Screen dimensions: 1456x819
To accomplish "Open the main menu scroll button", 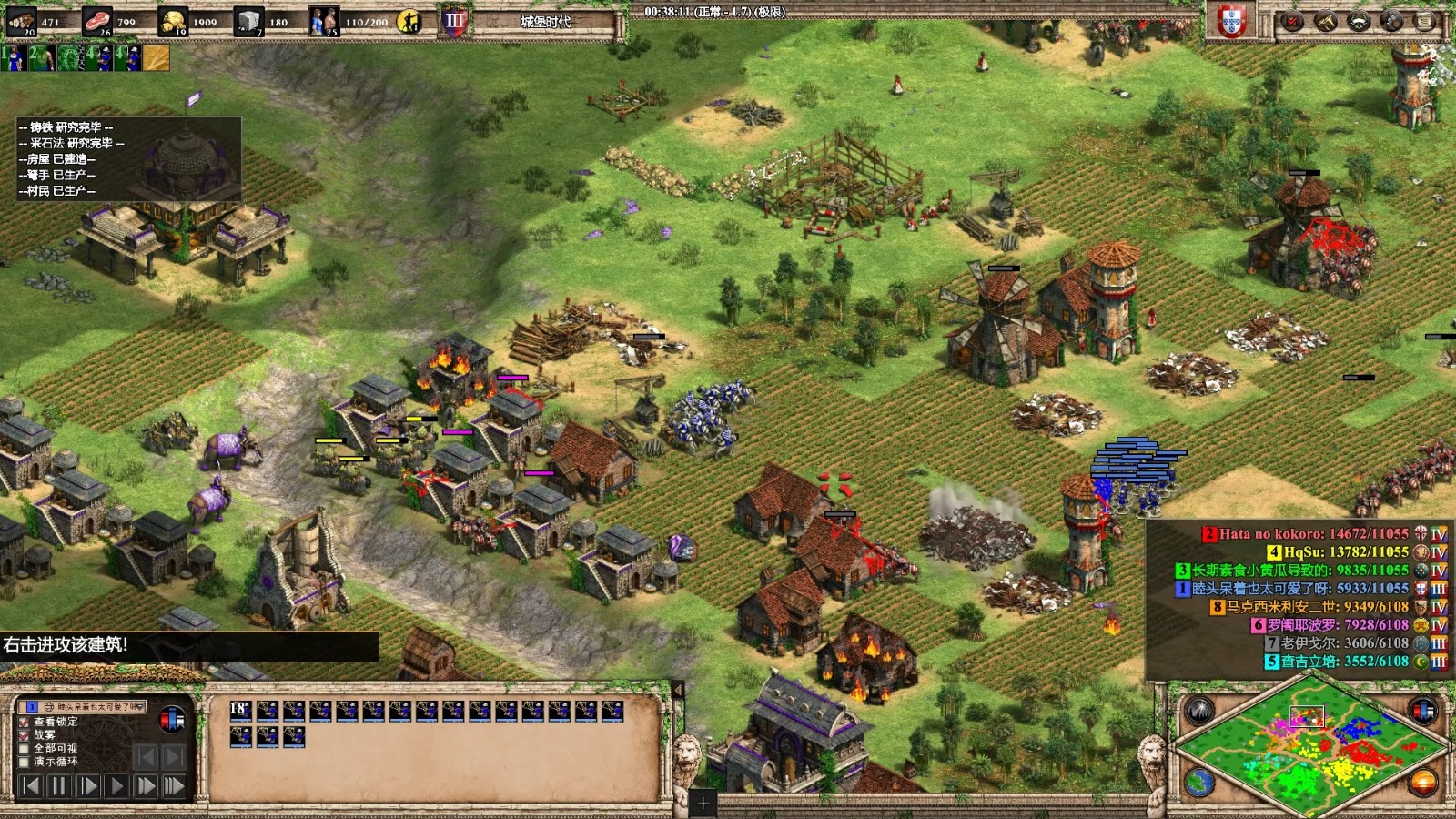I will pyautogui.click(x=1424, y=22).
